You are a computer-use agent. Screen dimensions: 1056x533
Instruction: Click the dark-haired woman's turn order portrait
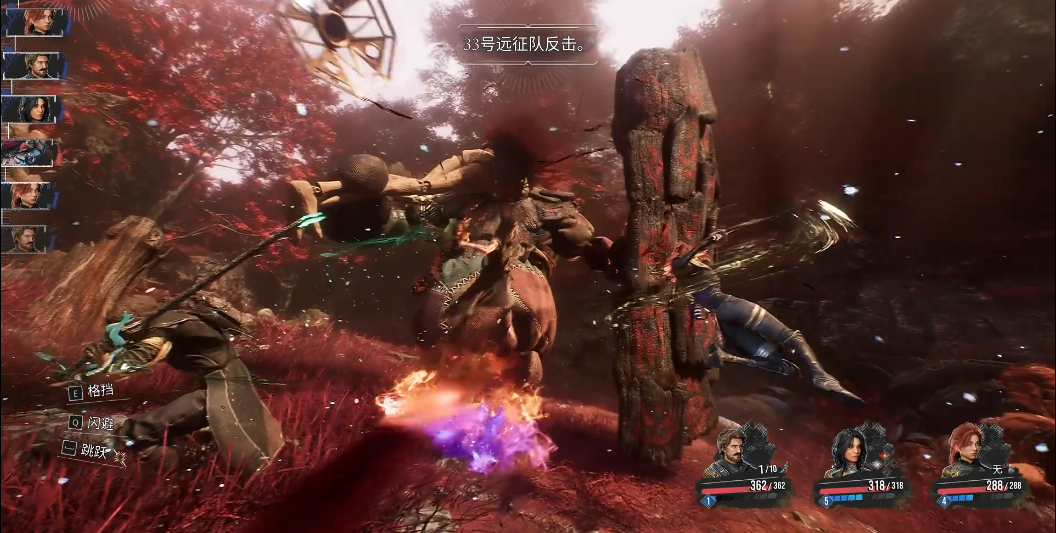point(32,109)
